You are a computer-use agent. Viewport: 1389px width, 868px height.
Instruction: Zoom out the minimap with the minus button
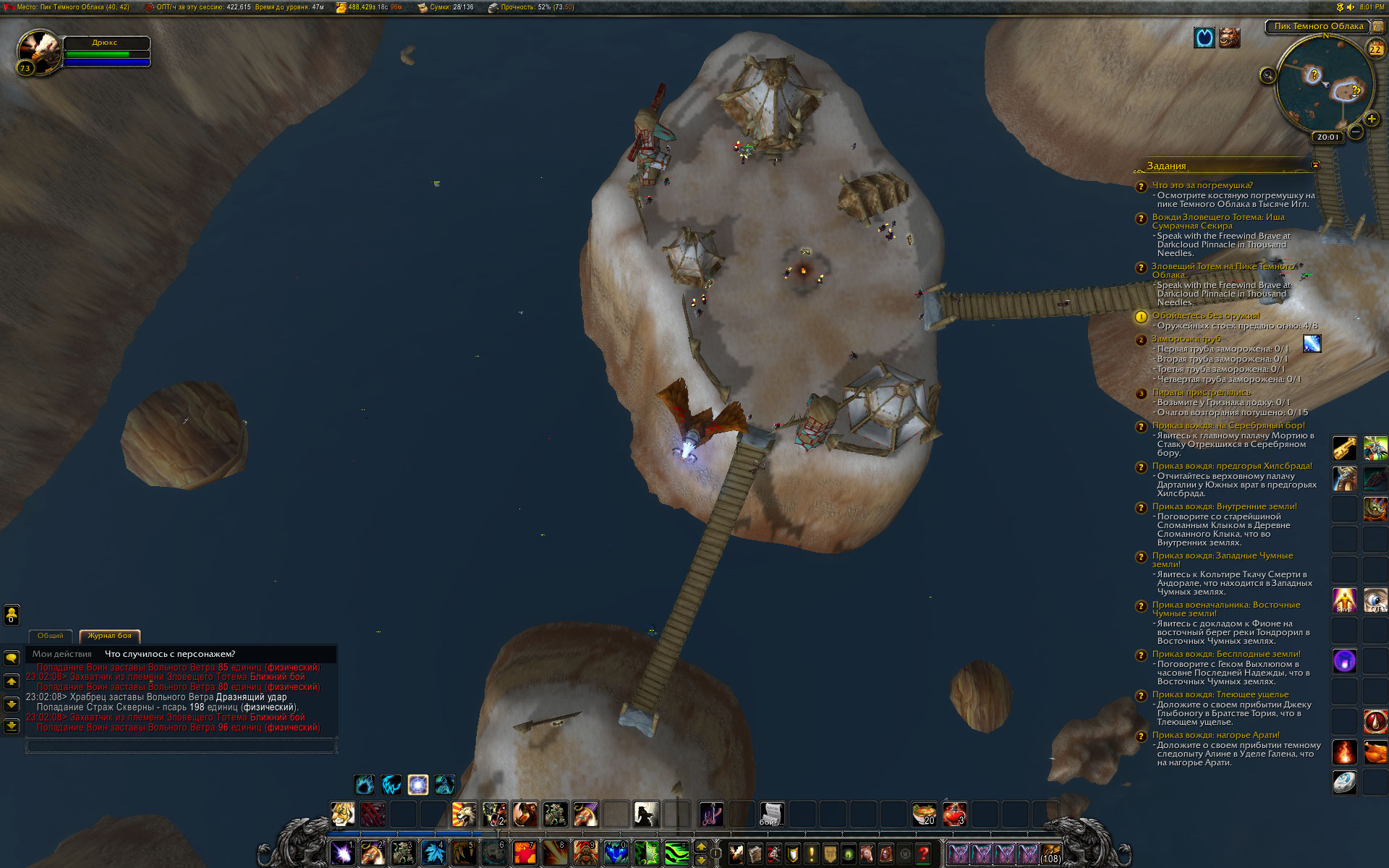tap(1356, 132)
